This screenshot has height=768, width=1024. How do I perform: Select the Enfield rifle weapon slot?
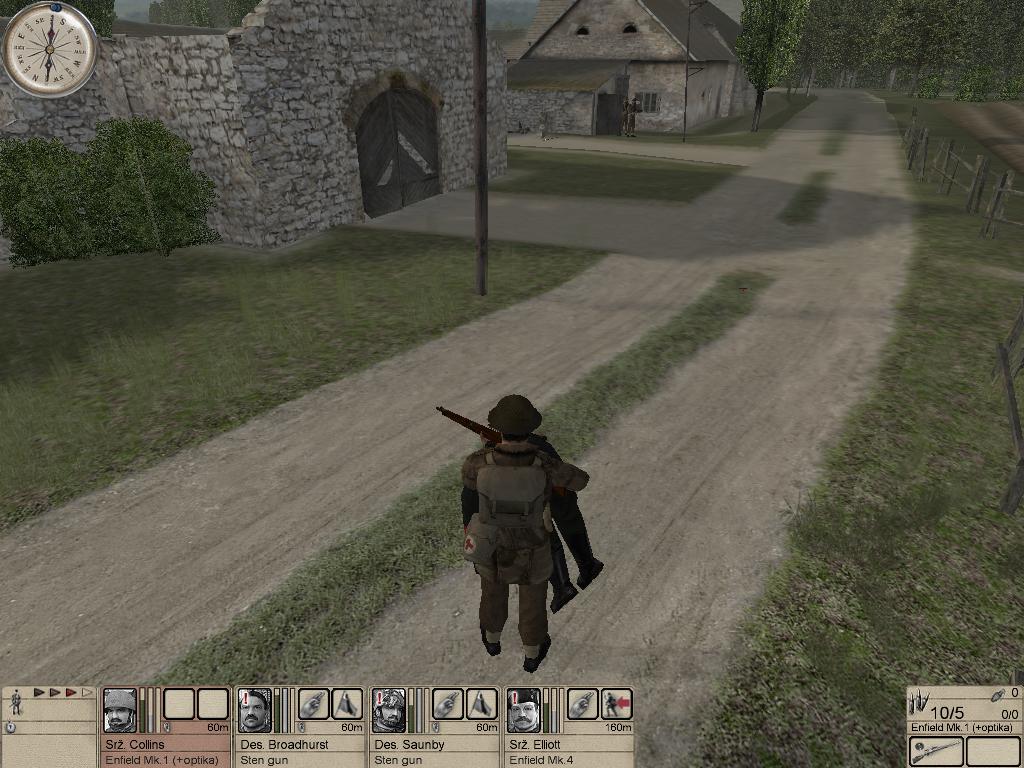click(935, 751)
